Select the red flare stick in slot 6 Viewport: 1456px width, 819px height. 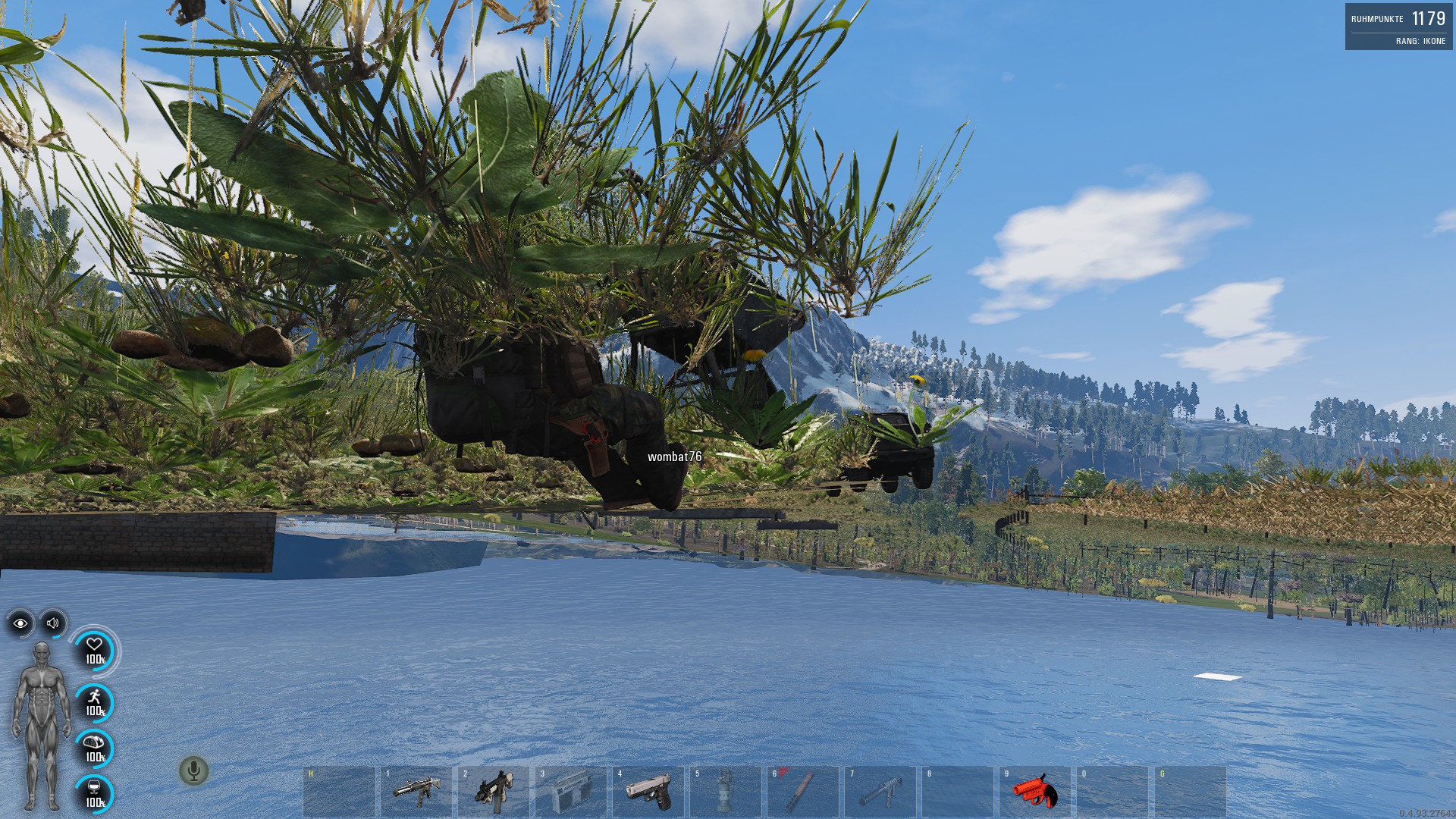pos(802,791)
